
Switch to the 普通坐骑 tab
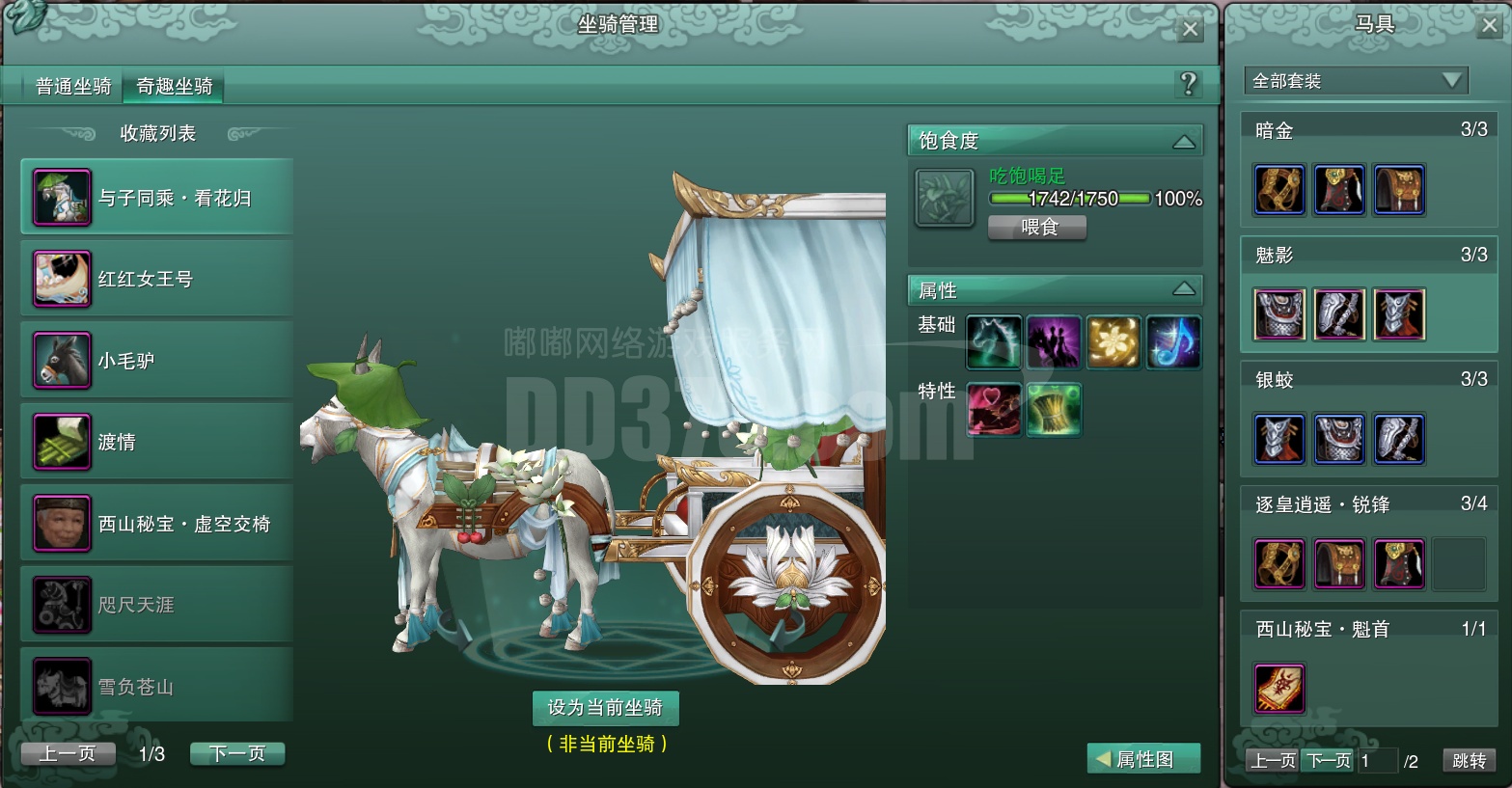click(x=71, y=86)
